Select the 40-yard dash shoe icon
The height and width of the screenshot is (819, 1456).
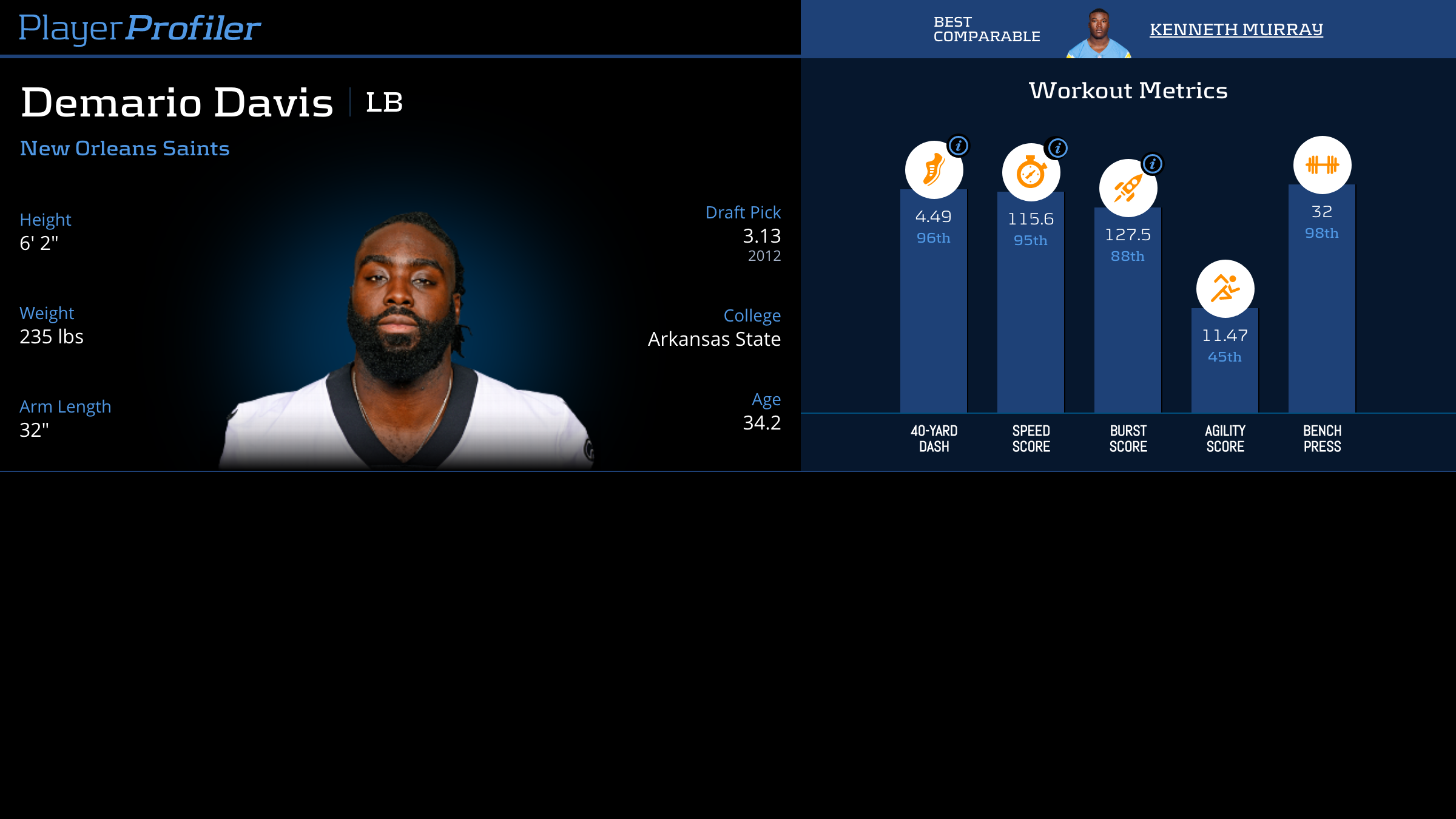pyautogui.click(x=934, y=170)
